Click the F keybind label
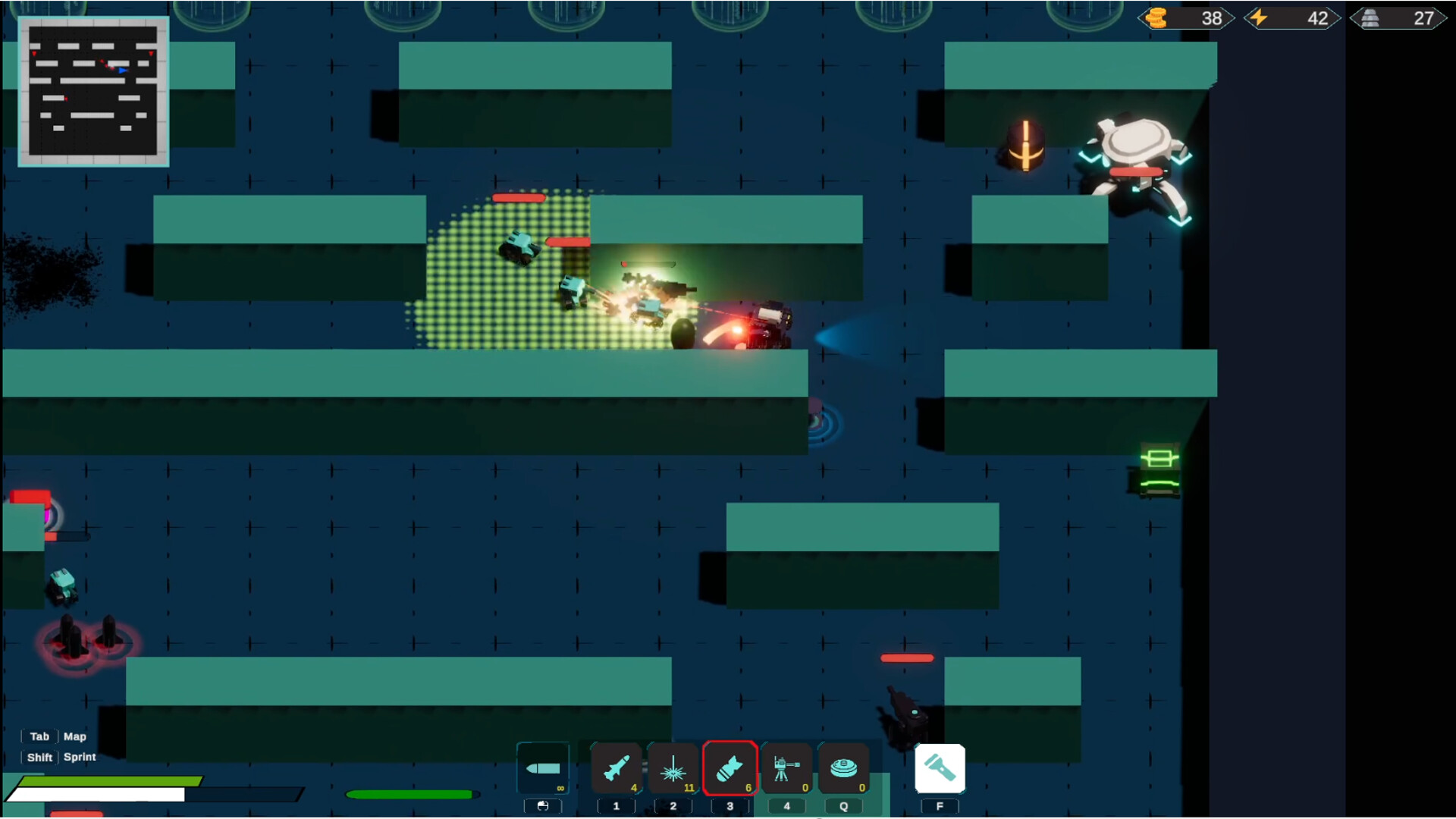Image resolution: width=1456 pixels, height=819 pixels. 940,806
